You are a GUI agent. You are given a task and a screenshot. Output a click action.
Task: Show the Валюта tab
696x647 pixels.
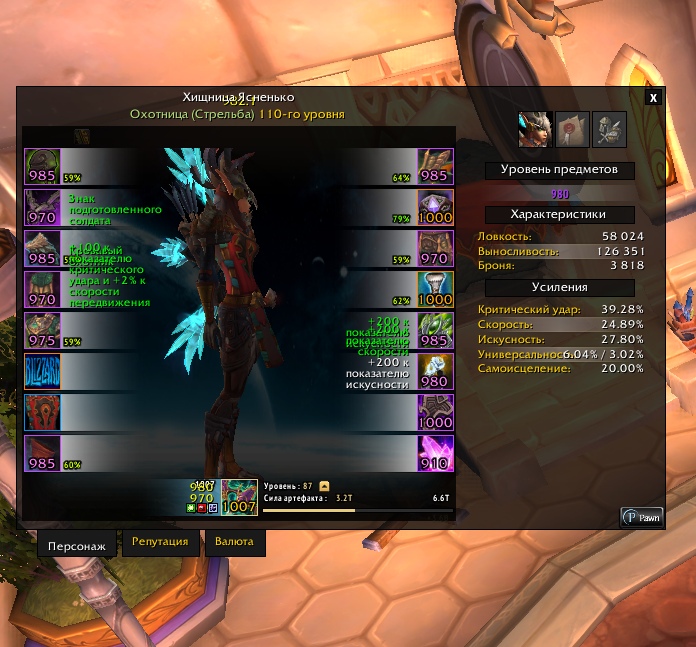[235, 542]
